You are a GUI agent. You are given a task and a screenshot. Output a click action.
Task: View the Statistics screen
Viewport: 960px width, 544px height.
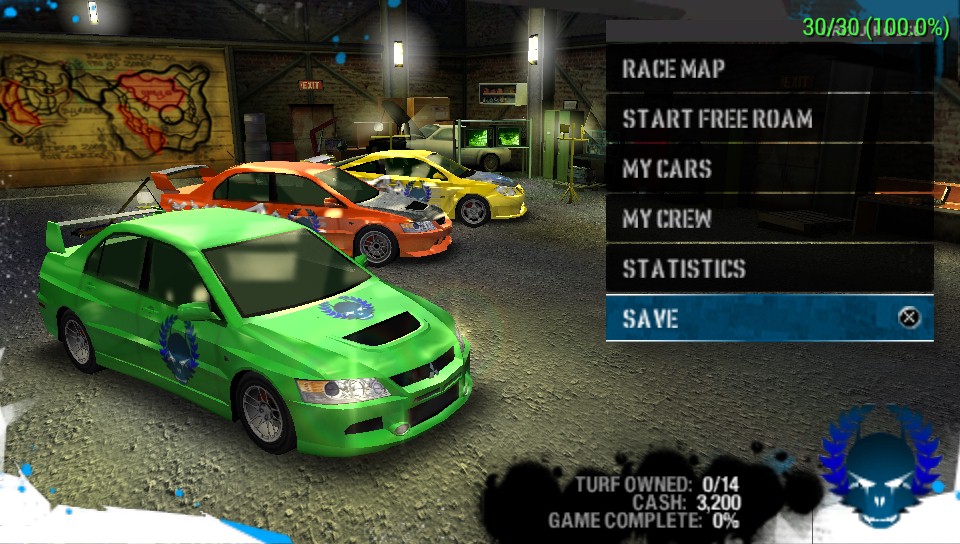pyautogui.click(x=769, y=269)
